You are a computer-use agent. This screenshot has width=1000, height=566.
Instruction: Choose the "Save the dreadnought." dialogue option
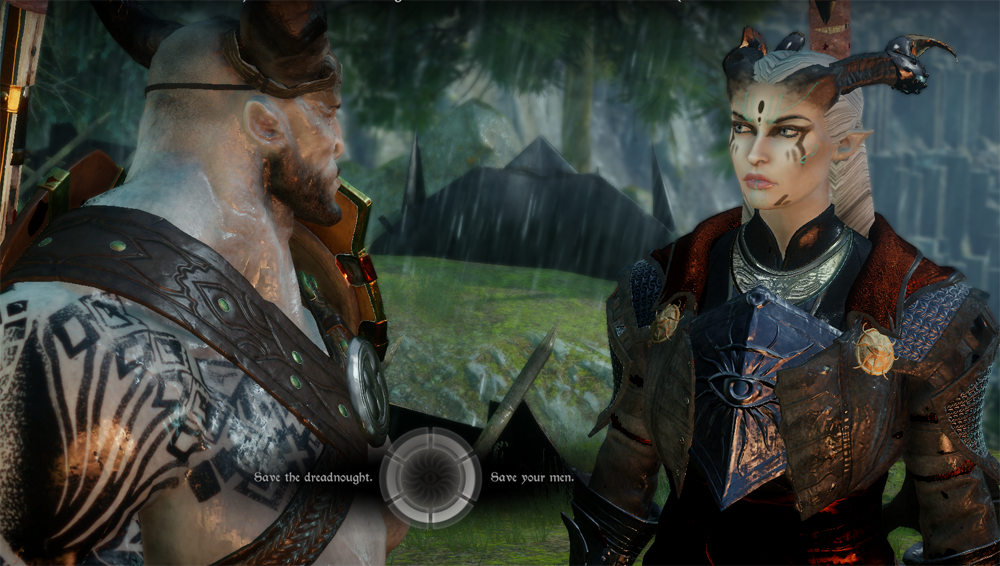click(313, 477)
